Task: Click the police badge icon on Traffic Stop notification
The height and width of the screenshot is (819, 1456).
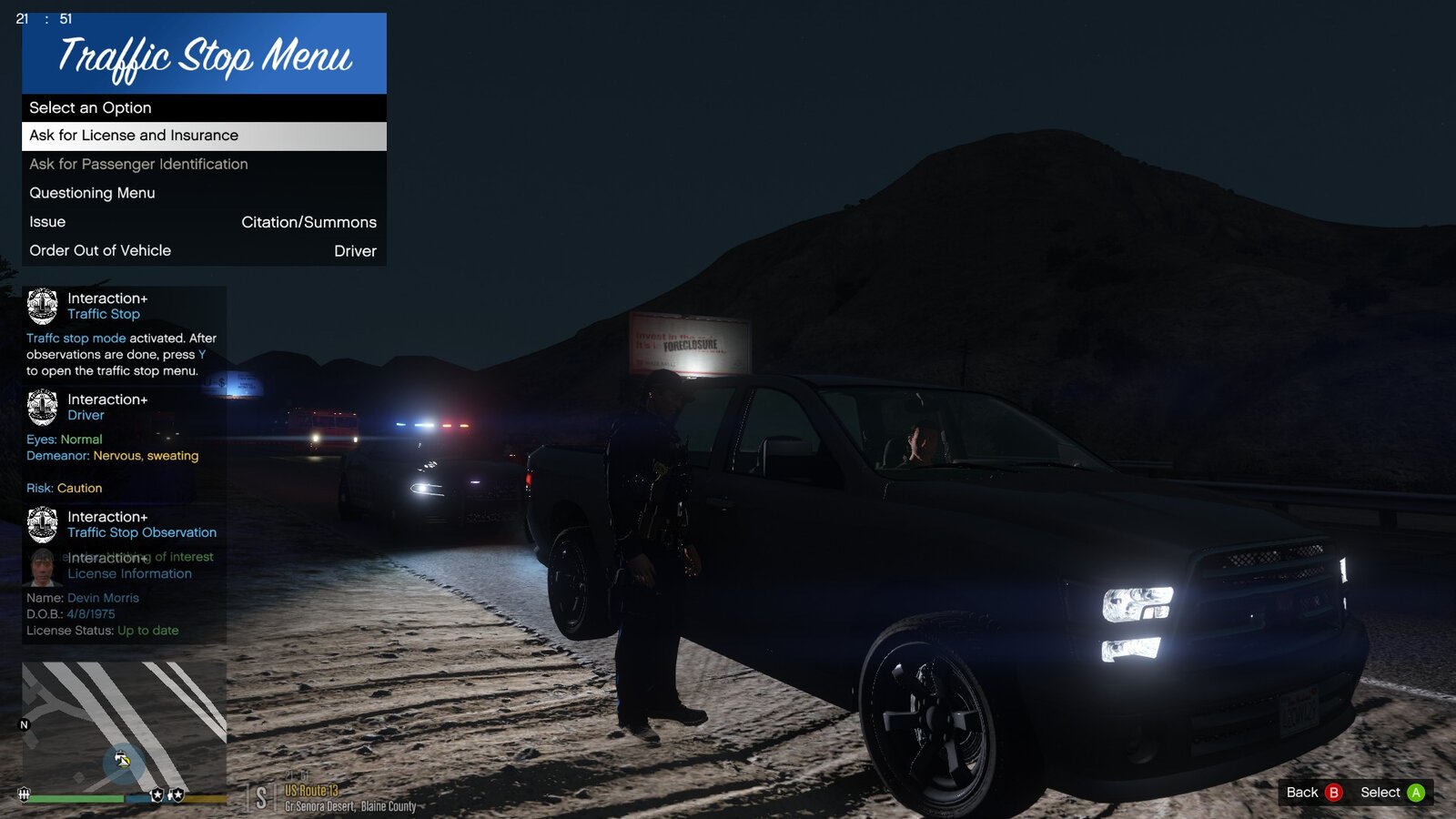Action: click(x=43, y=305)
